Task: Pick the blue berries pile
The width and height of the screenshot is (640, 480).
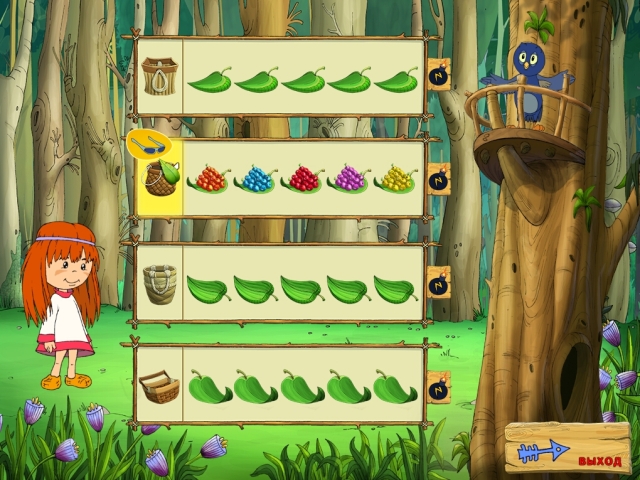Action: 255,180
